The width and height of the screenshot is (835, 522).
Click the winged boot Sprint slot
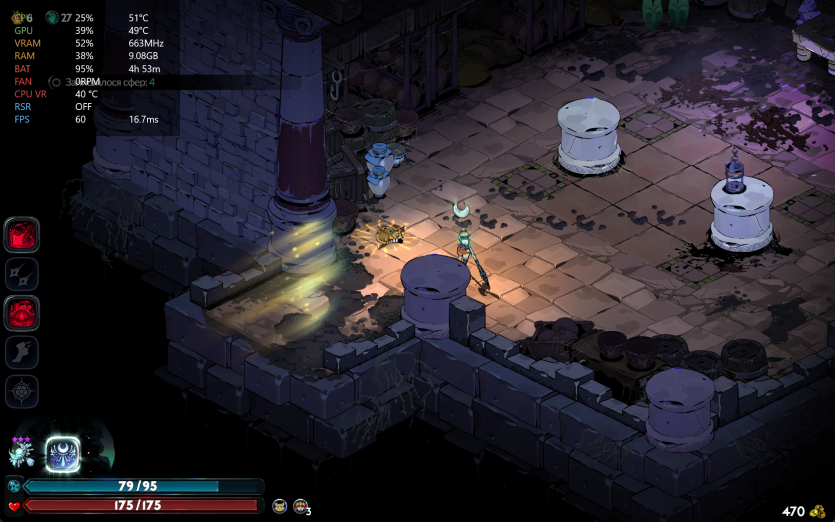pyautogui.click(x=22, y=352)
